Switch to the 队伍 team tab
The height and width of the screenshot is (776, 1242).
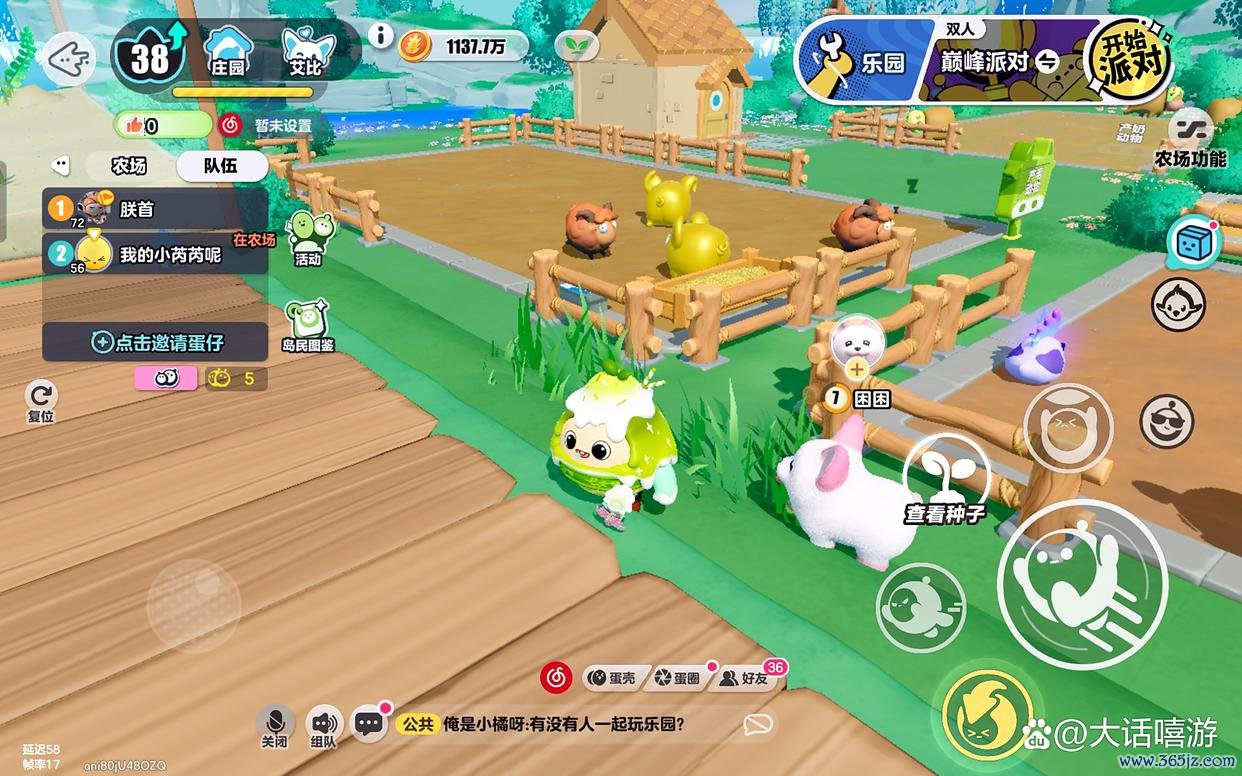click(x=221, y=166)
